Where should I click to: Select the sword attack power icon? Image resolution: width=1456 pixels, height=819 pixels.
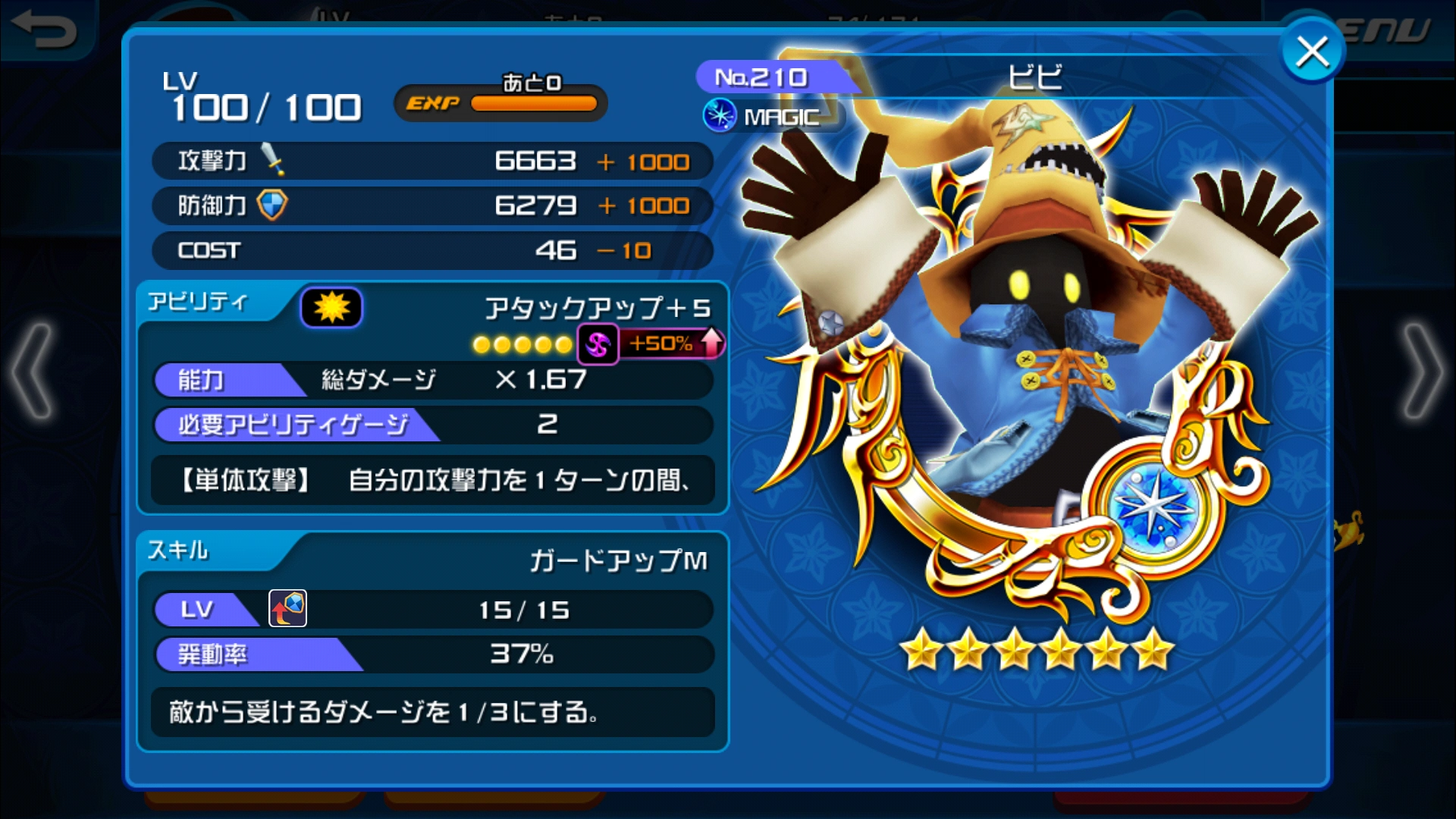273,157
